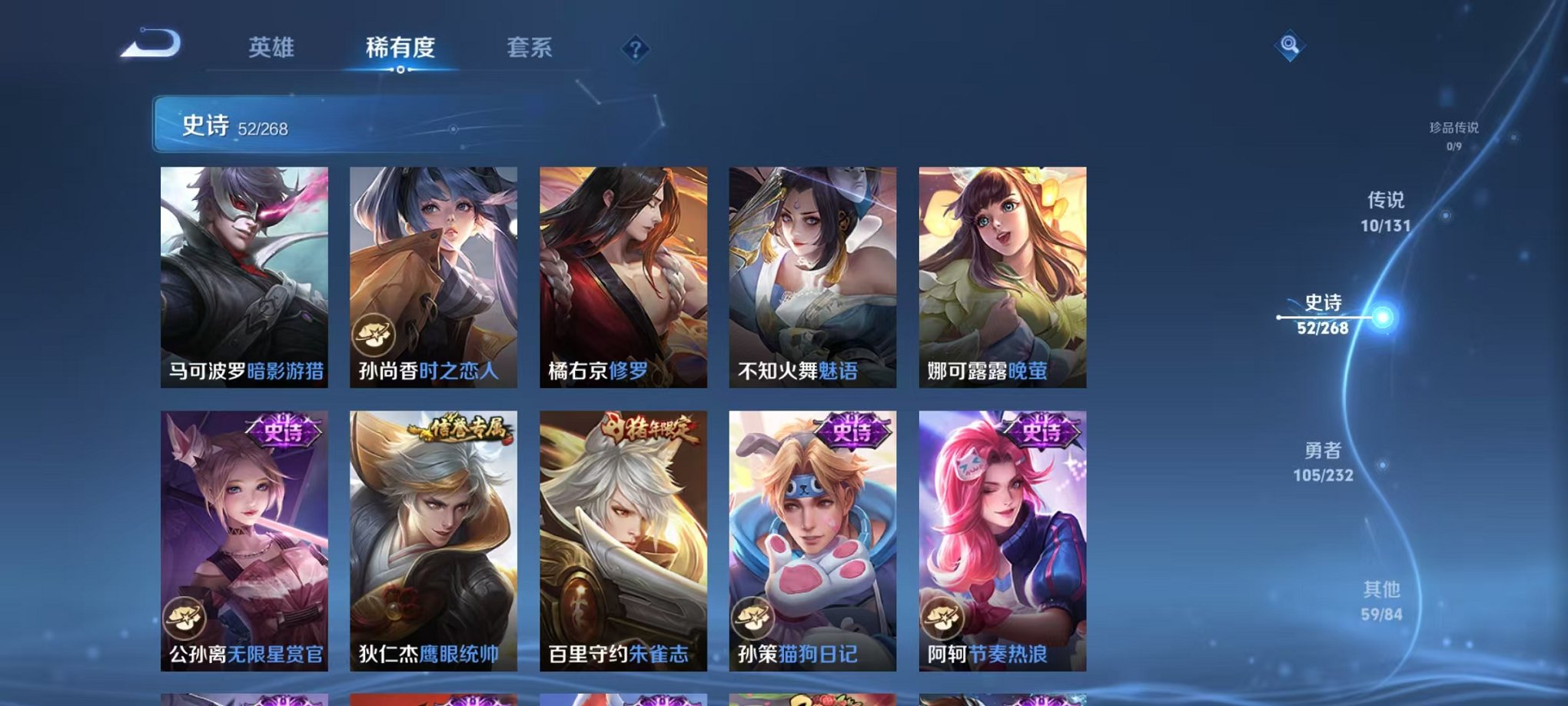The height and width of the screenshot is (706, 1568).
Task: Open the skin search magnifier at top right
Action: pos(1291,46)
